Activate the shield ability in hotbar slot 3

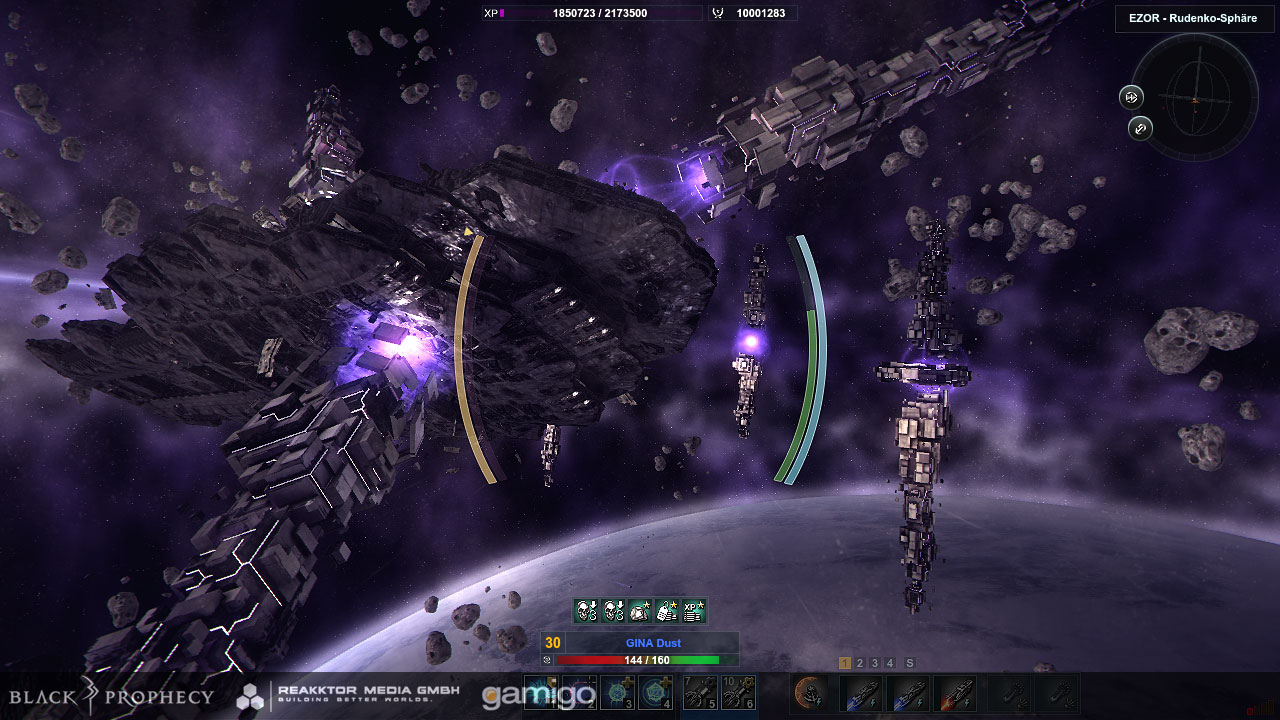[619, 693]
